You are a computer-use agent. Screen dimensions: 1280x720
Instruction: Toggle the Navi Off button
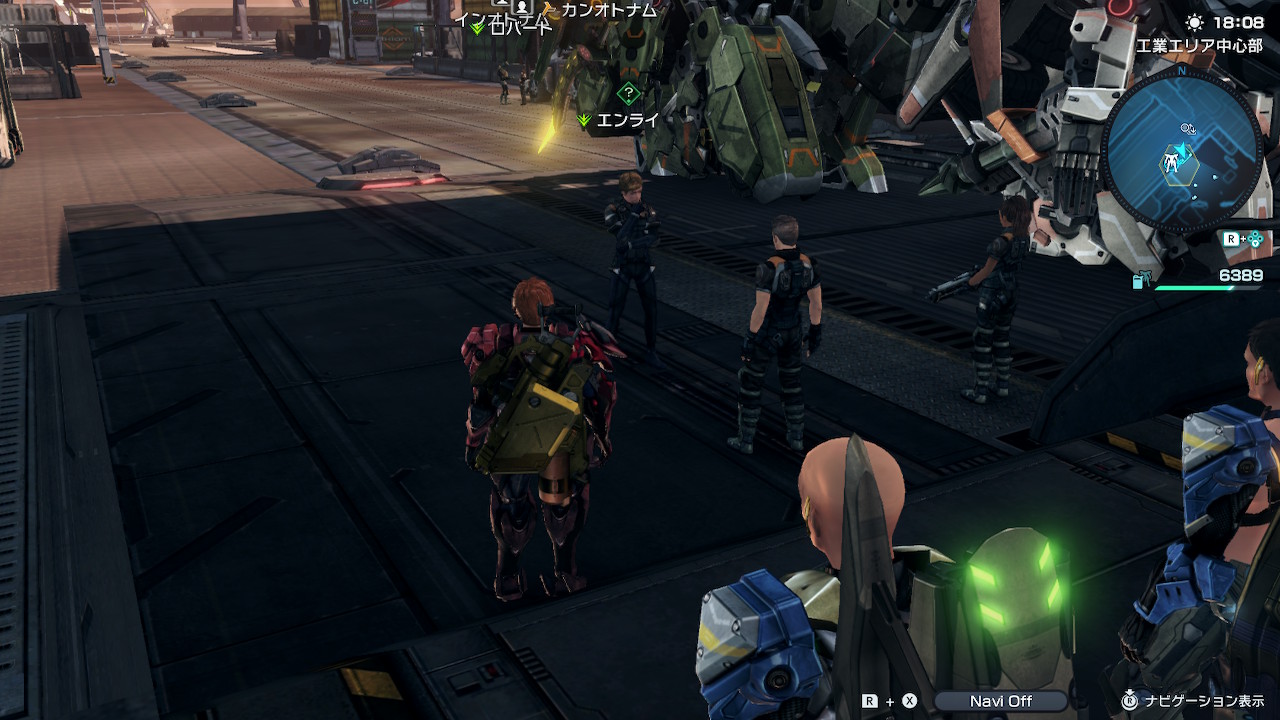pyautogui.click(x=1000, y=701)
